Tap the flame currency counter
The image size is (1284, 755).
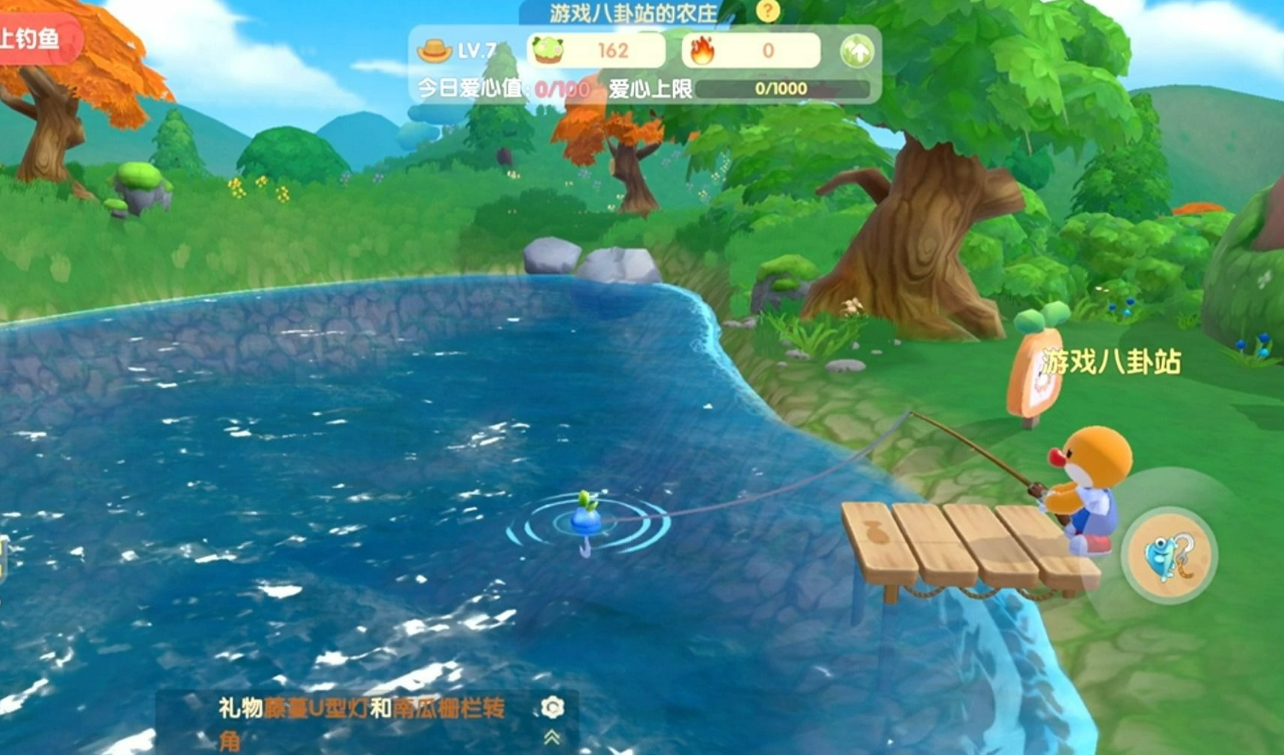click(751, 50)
